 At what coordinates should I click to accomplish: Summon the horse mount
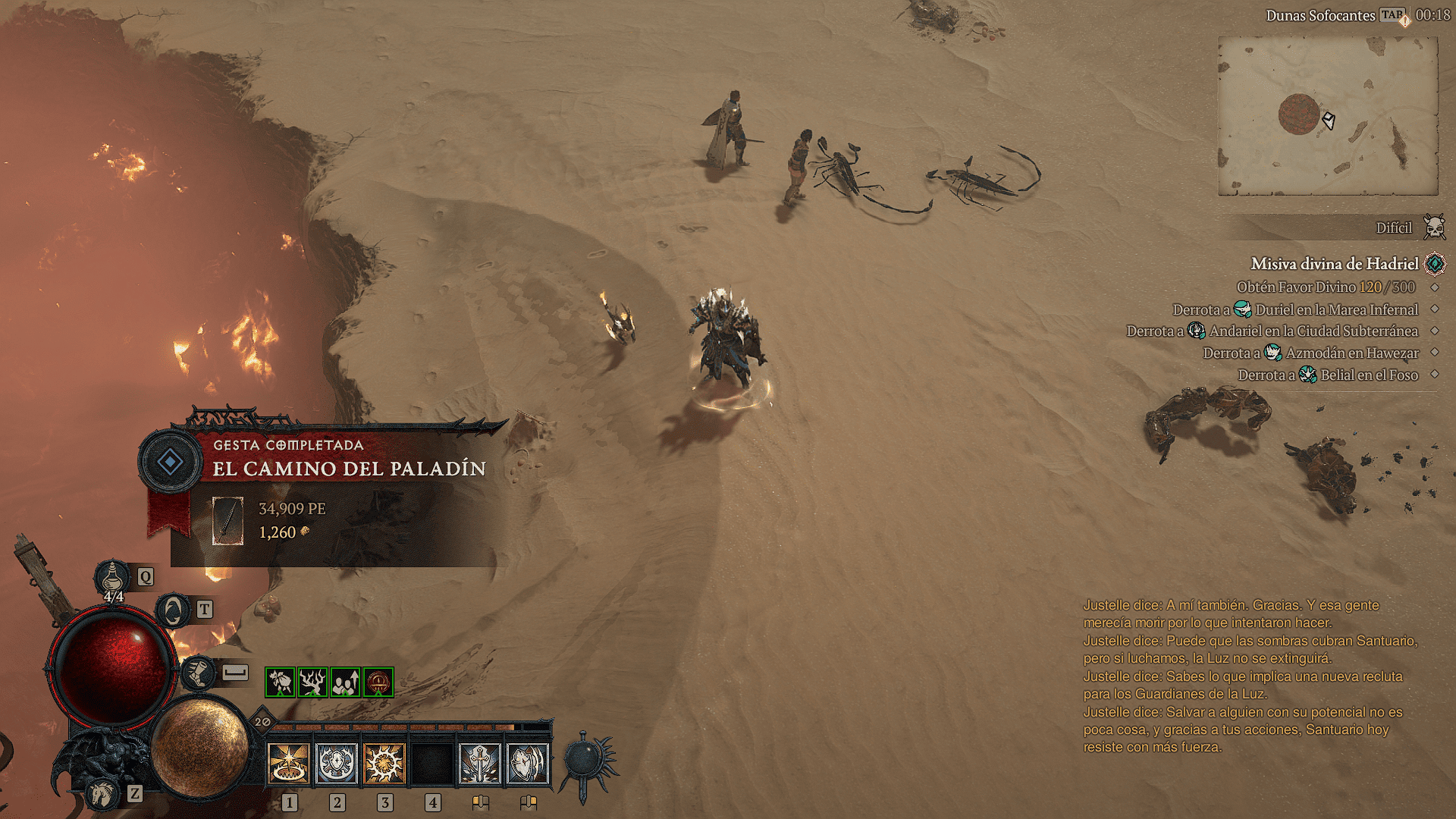(102, 793)
